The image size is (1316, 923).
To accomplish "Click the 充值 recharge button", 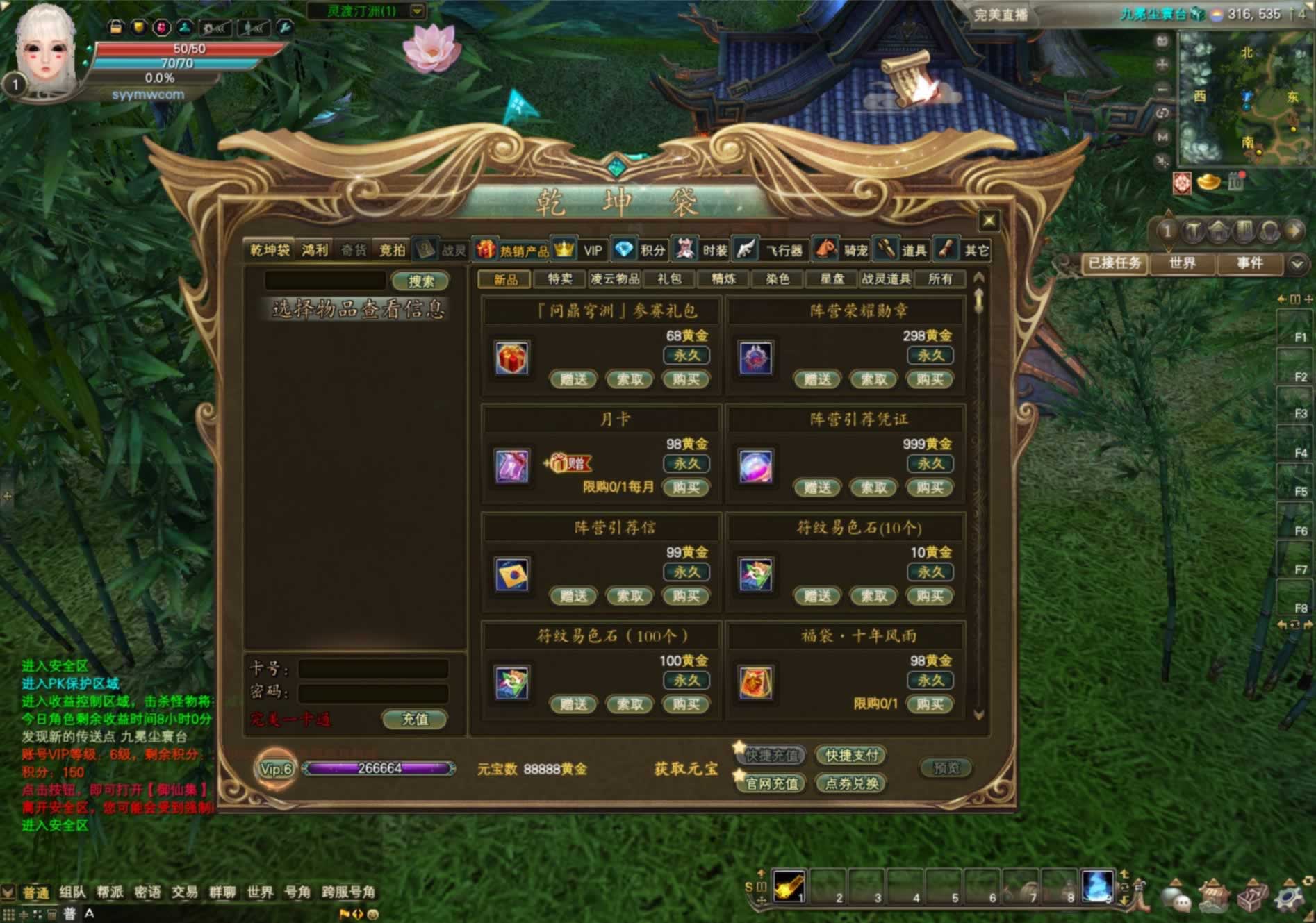I will 415,720.
